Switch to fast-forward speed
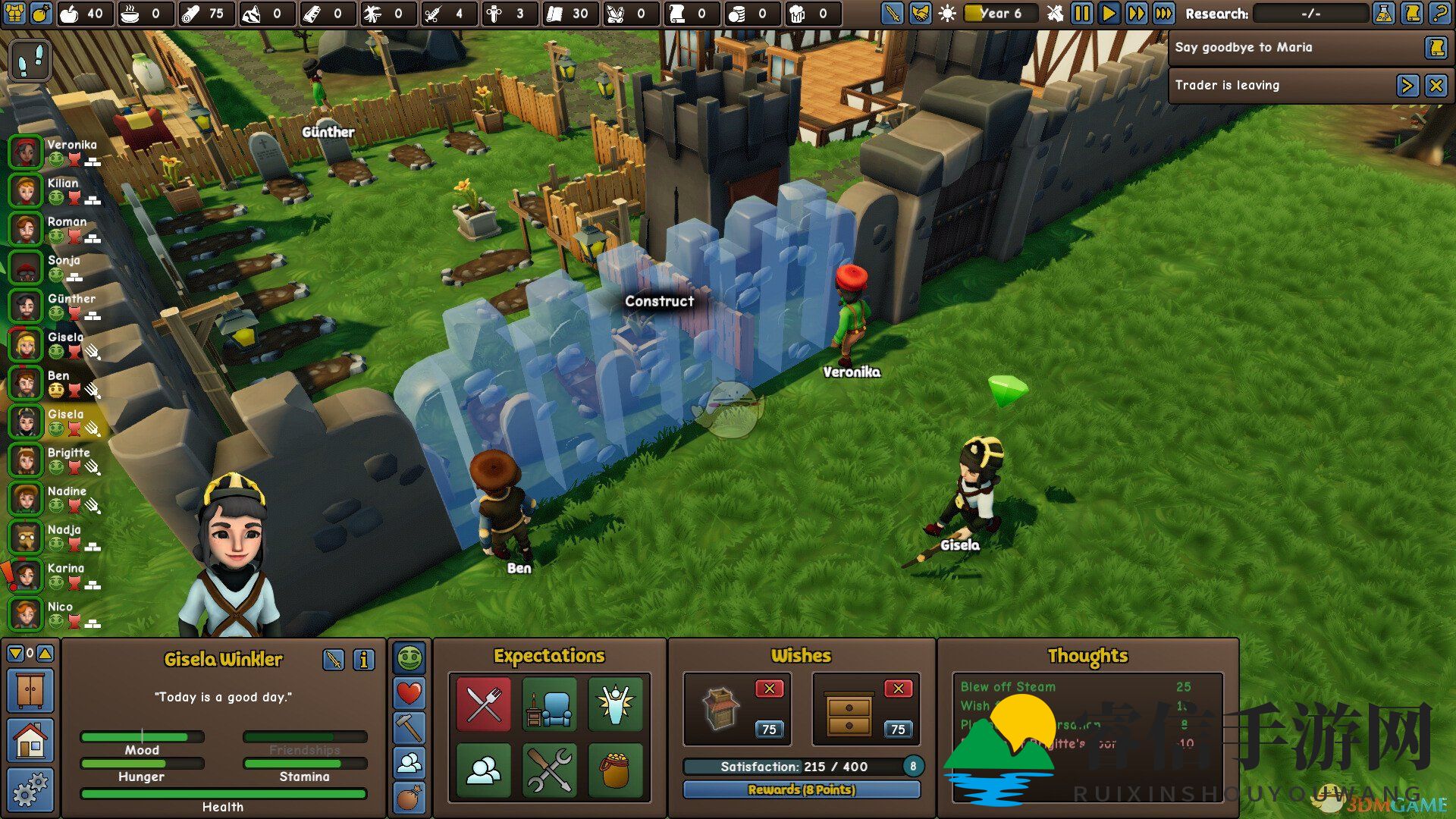Screen dimensions: 1456x819 [x=1136, y=14]
